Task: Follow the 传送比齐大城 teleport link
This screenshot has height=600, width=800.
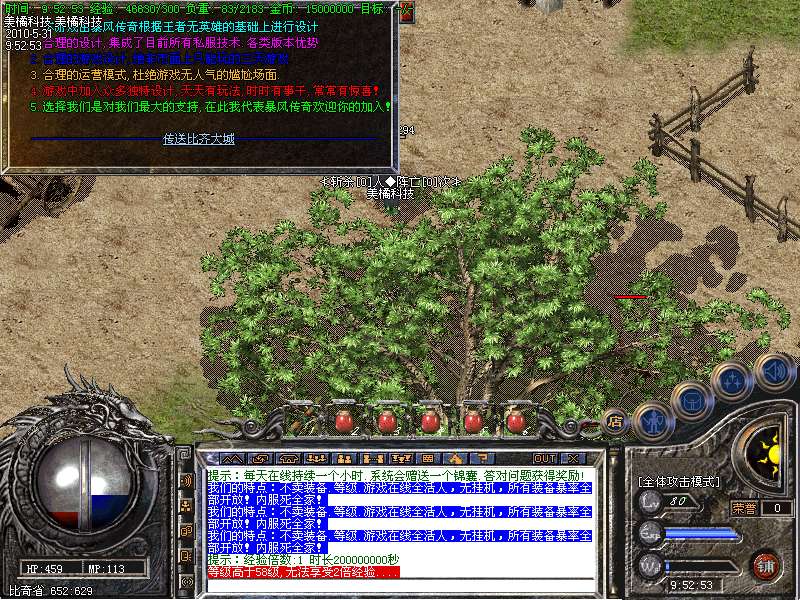Action: point(199,139)
